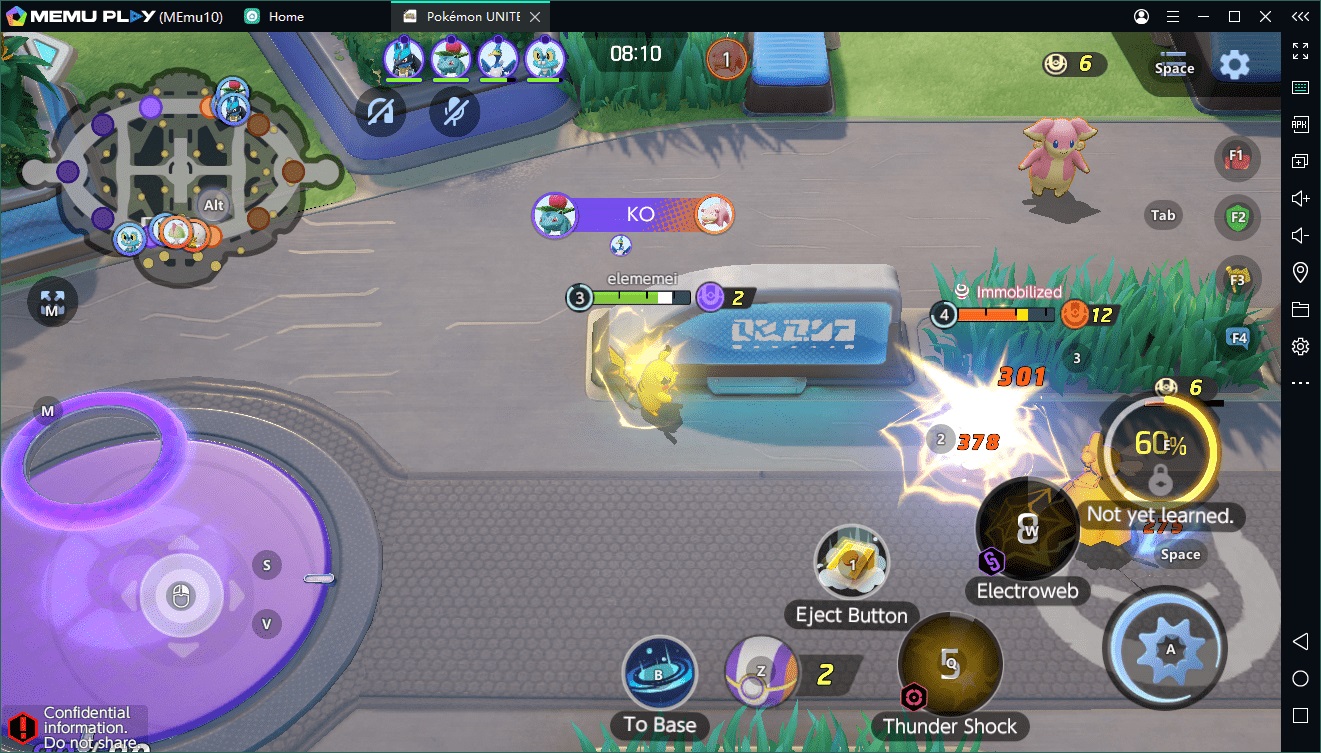
Task: Open the virtual location tool
Action: point(1300,272)
